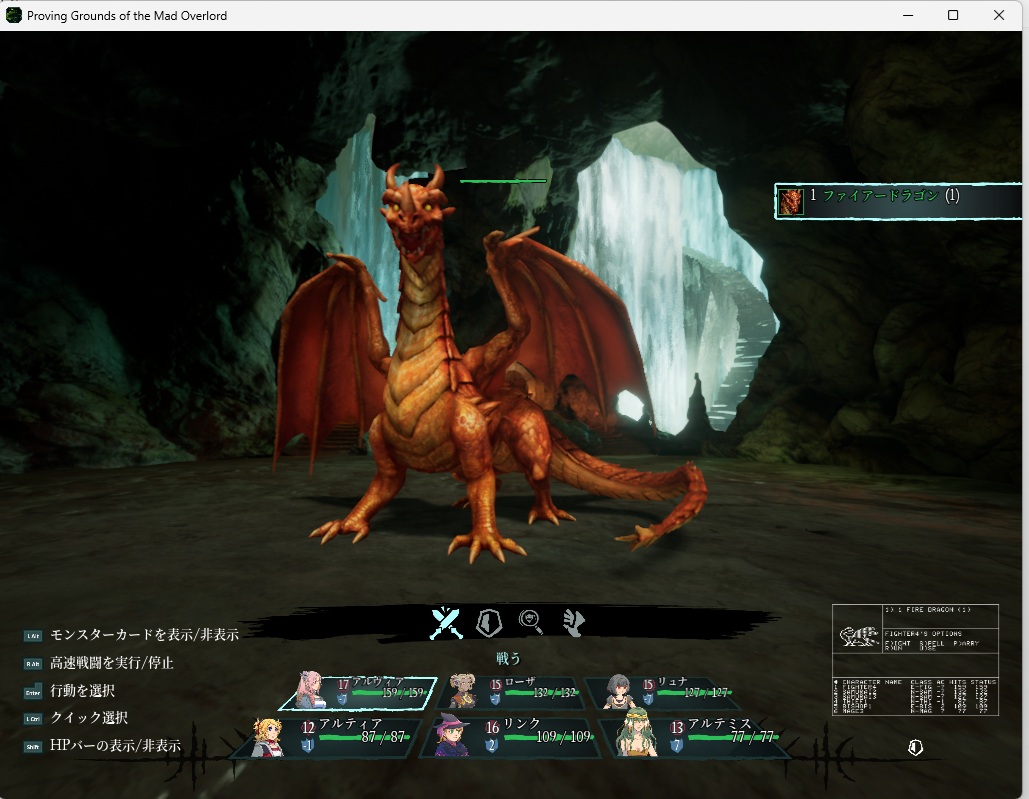Choose the crossed swords Fight command
The width and height of the screenshot is (1029, 799).
click(446, 623)
